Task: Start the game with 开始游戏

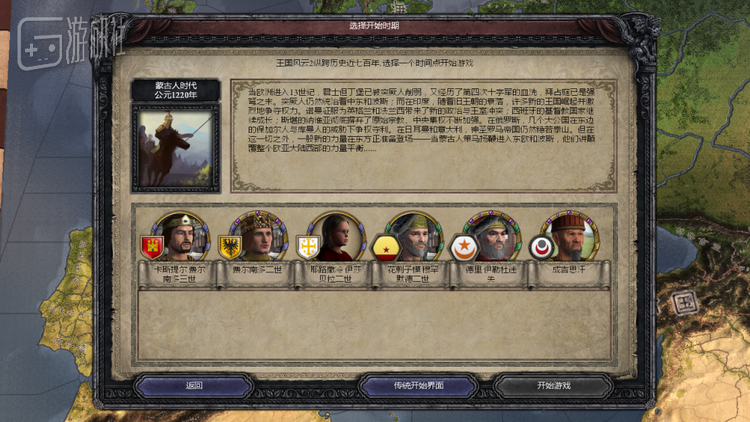Action: (553, 385)
